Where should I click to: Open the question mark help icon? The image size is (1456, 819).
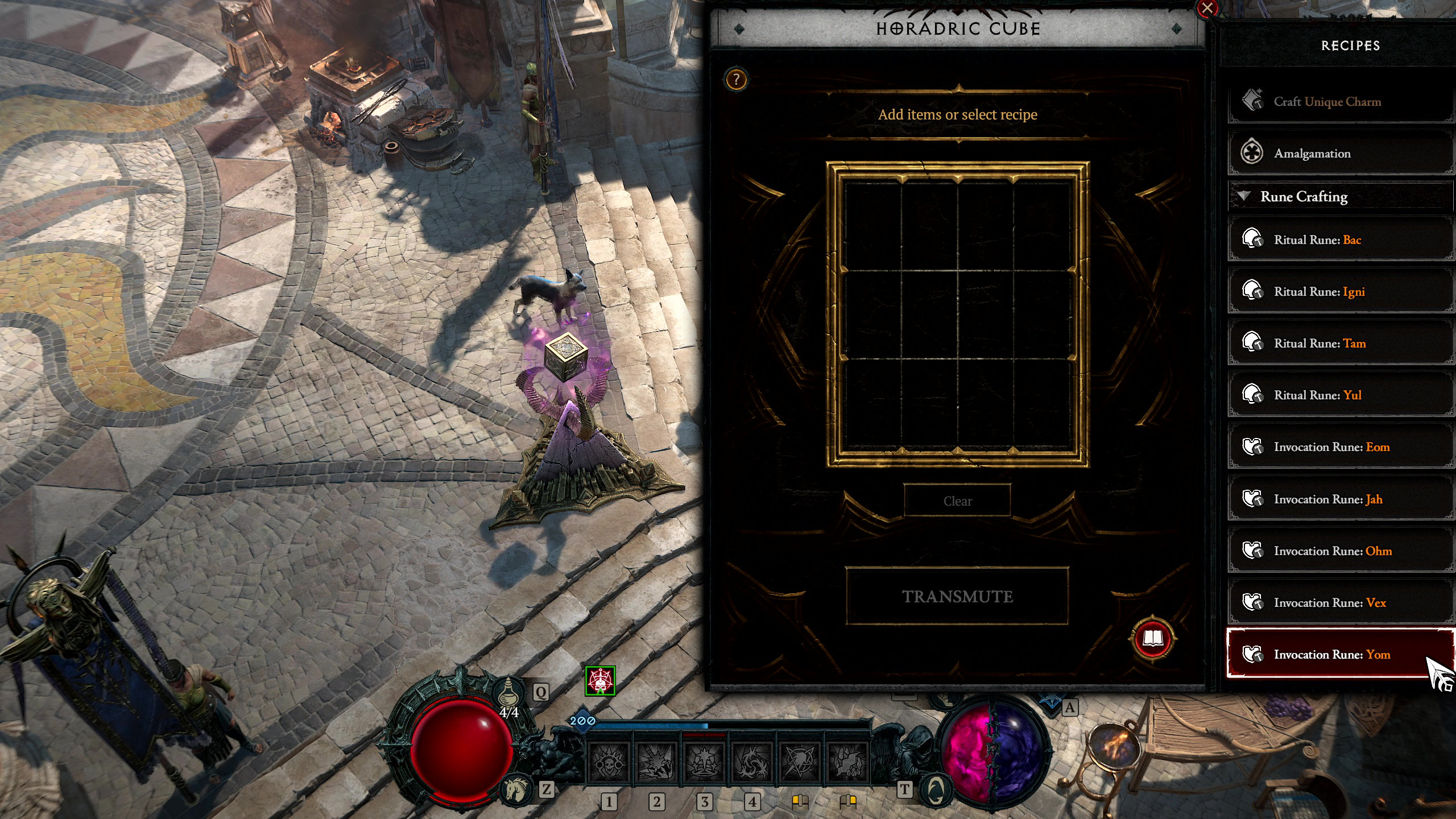tap(736, 80)
